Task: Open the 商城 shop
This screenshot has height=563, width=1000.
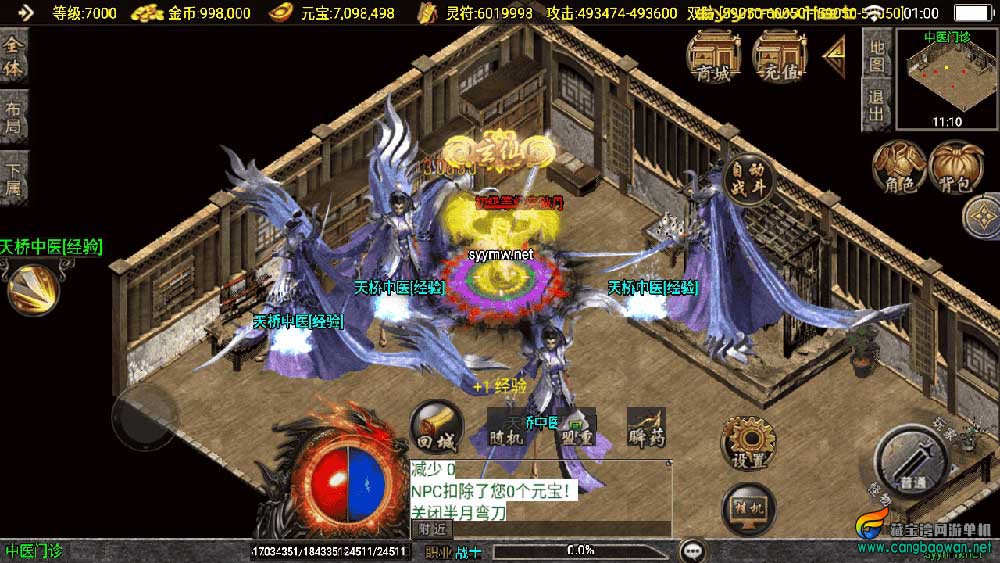Action: point(714,56)
